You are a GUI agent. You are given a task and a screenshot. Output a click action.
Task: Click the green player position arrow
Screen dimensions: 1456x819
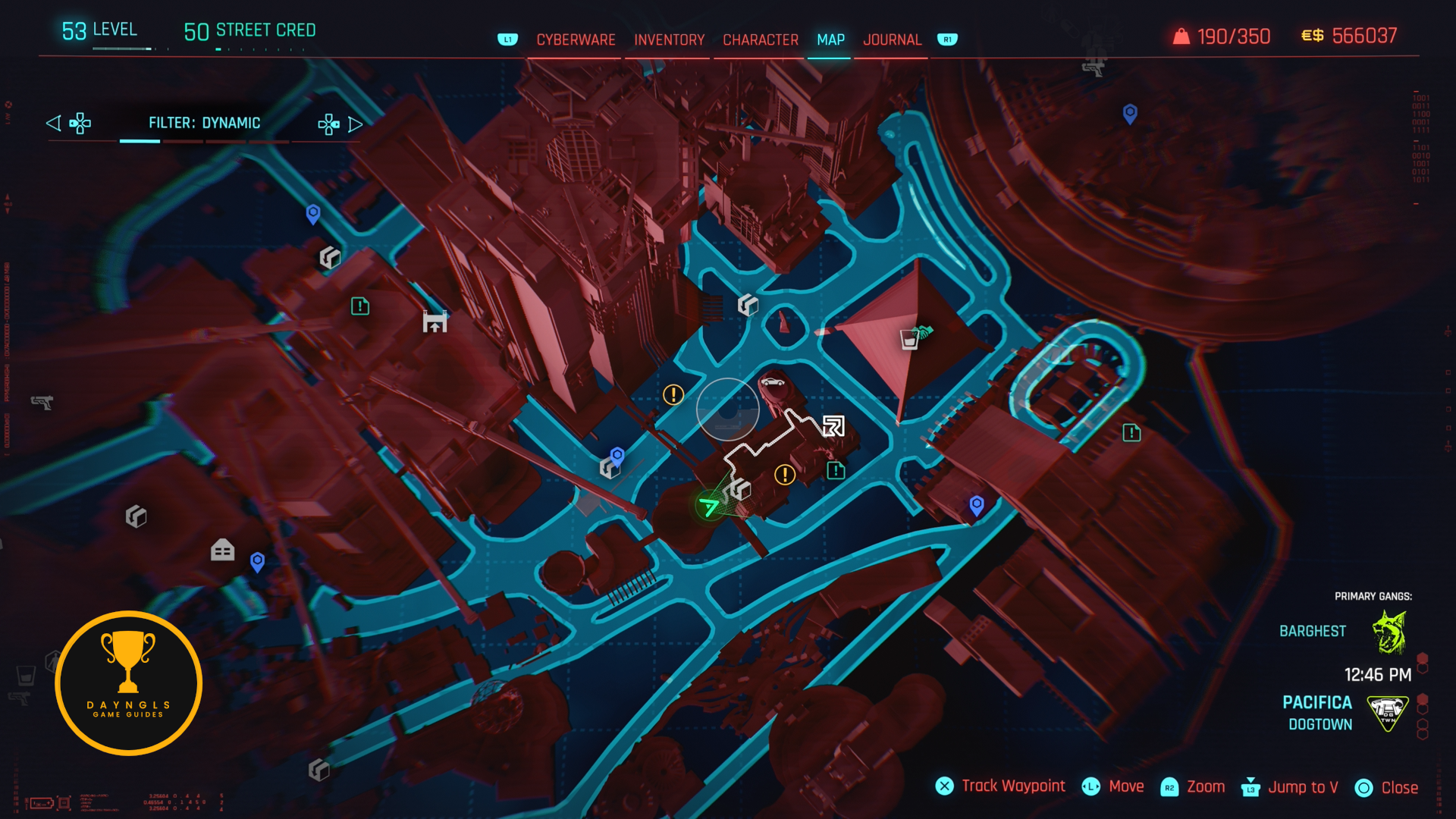tap(709, 506)
